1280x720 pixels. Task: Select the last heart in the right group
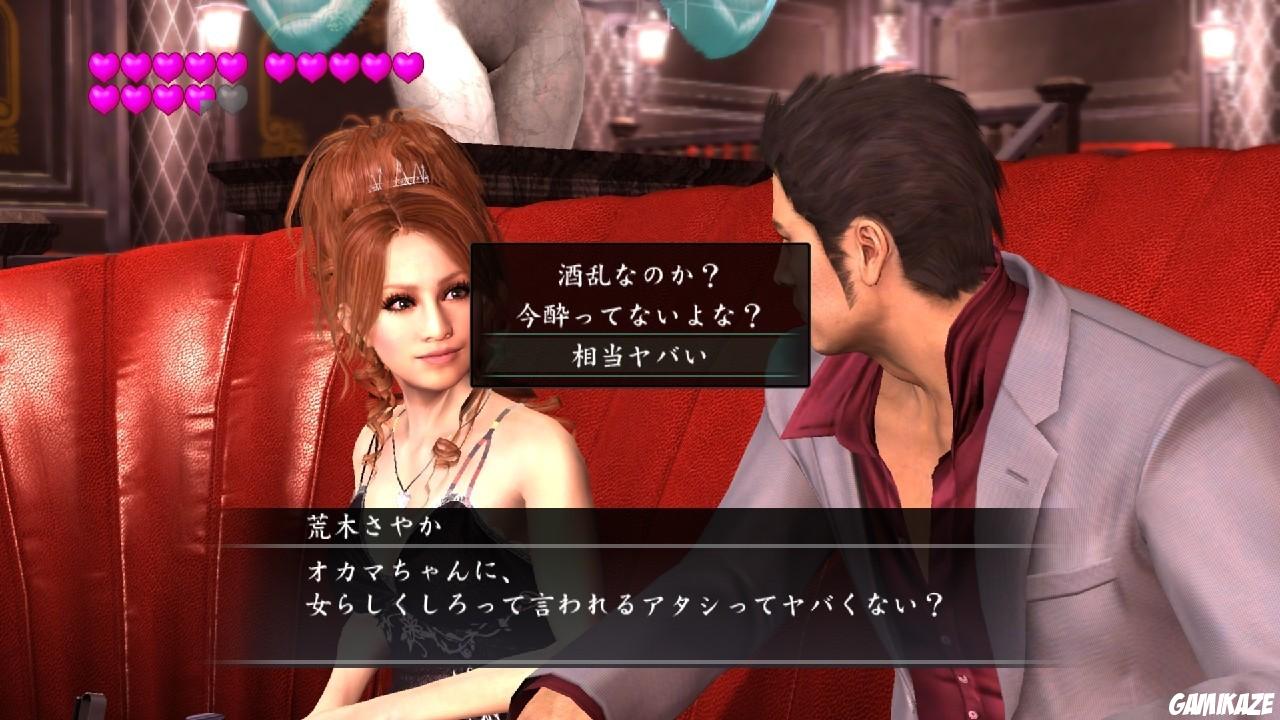408,66
